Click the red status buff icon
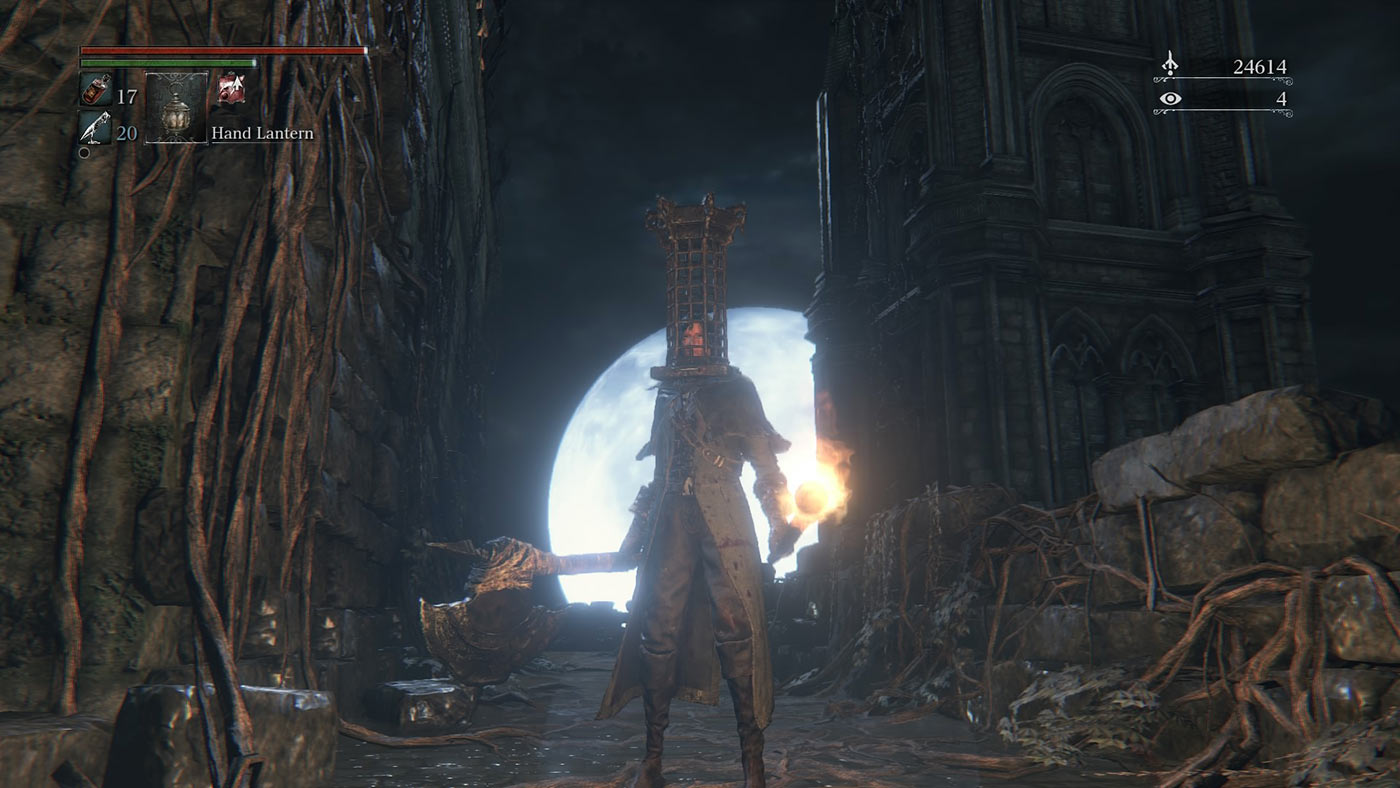Screen dimensions: 1400x788 point(230,90)
